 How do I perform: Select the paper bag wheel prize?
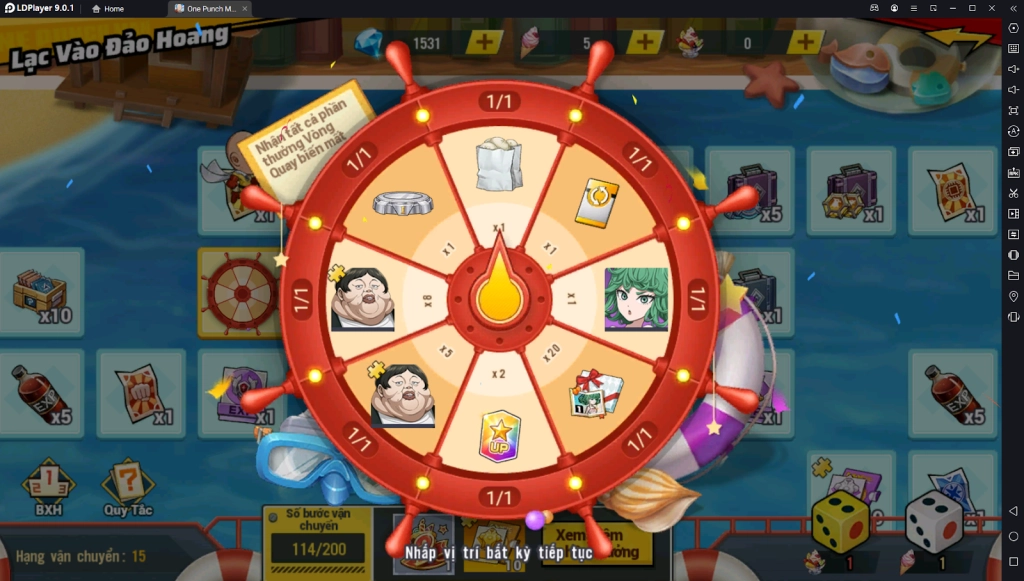[x=498, y=164]
